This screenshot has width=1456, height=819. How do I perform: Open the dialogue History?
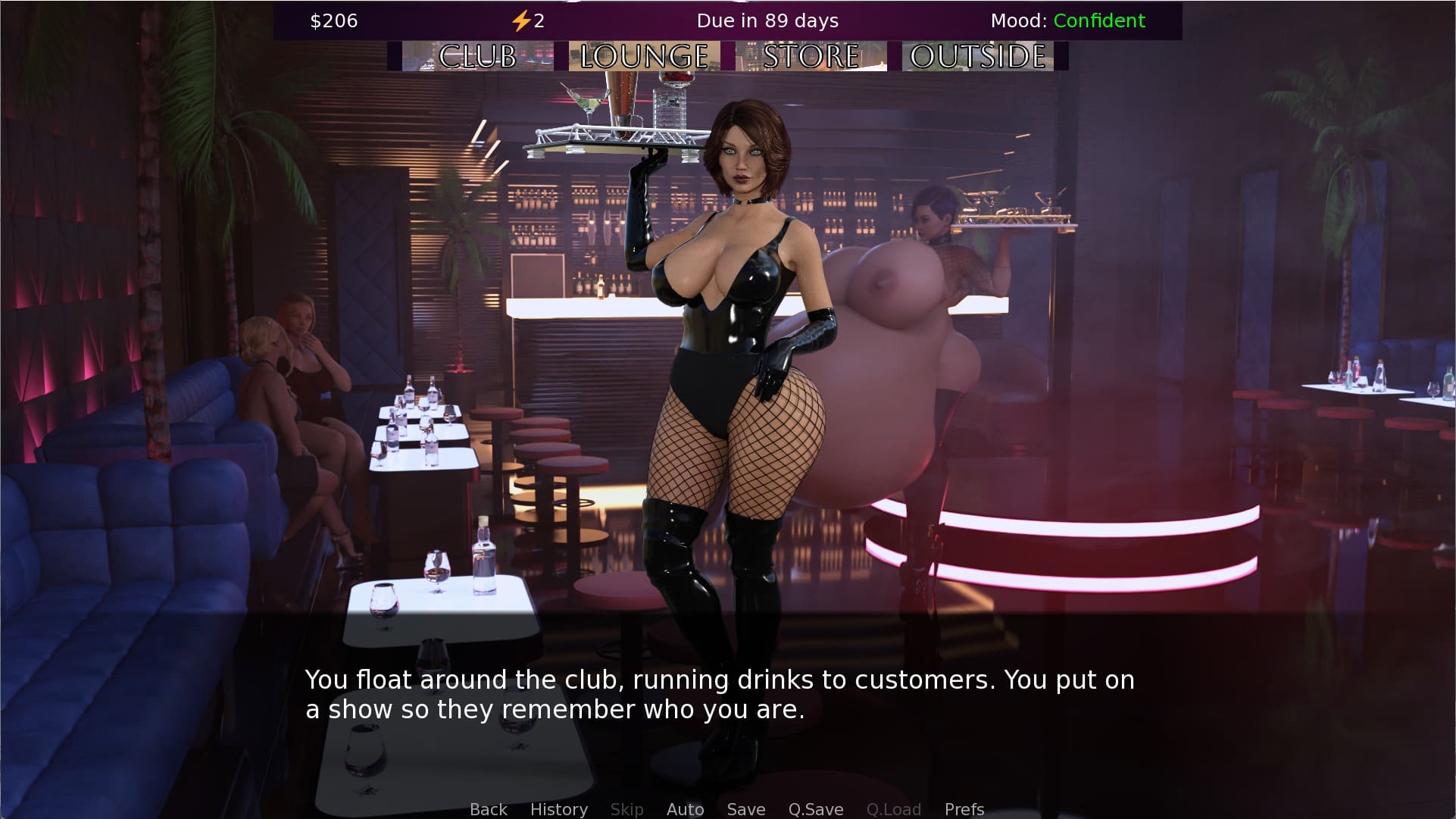click(x=559, y=809)
